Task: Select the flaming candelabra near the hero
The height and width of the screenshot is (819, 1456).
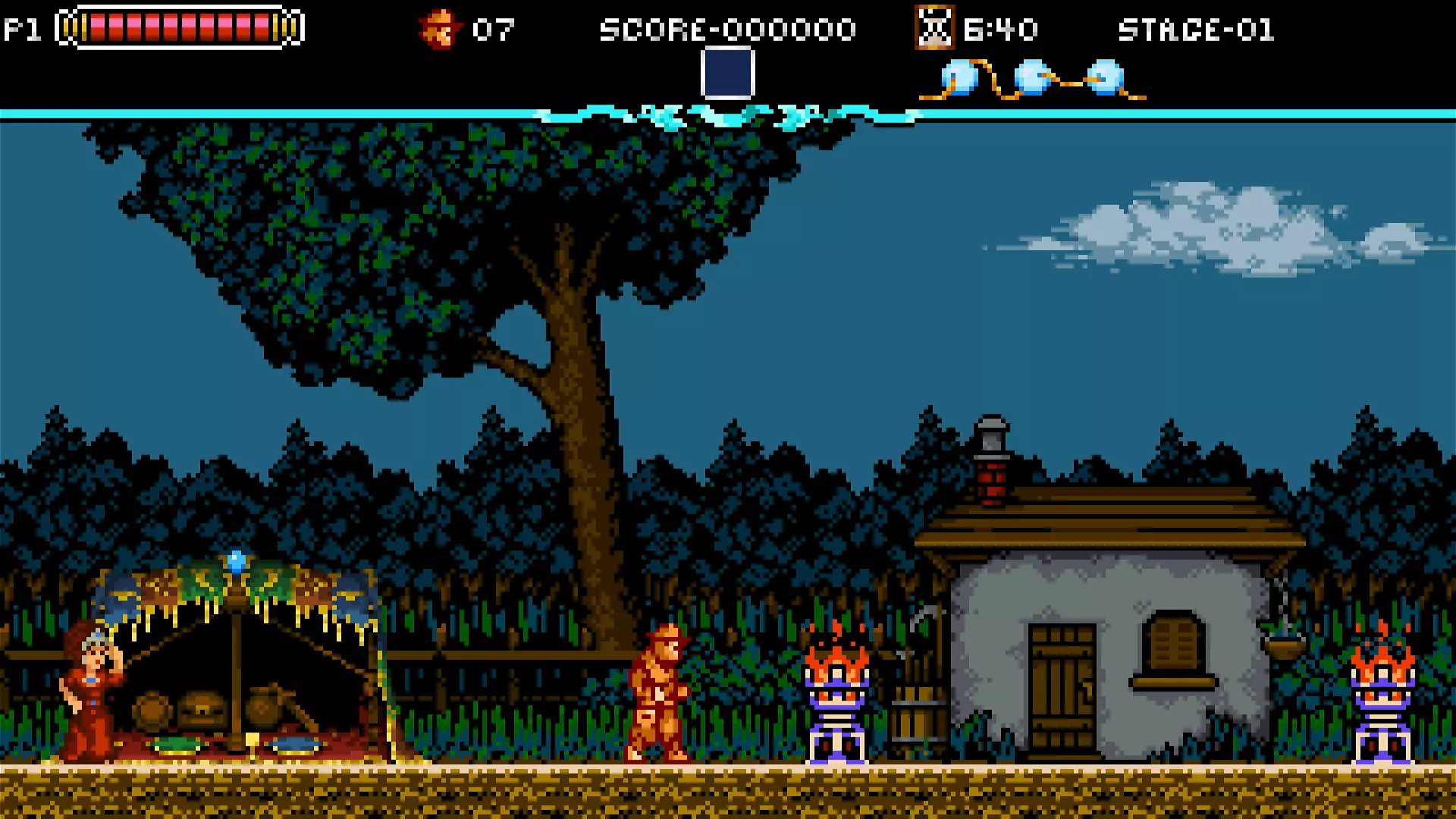Action: click(x=838, y=698)
